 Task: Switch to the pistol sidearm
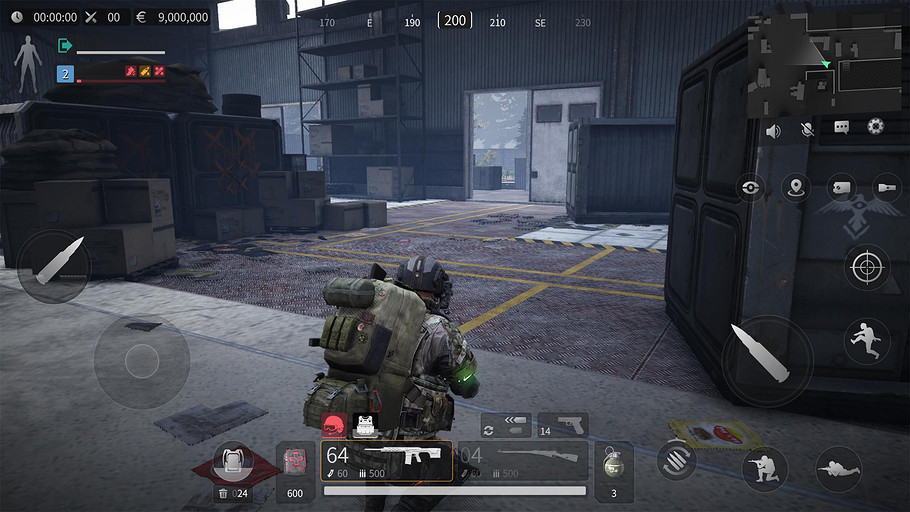click(562, 425)
